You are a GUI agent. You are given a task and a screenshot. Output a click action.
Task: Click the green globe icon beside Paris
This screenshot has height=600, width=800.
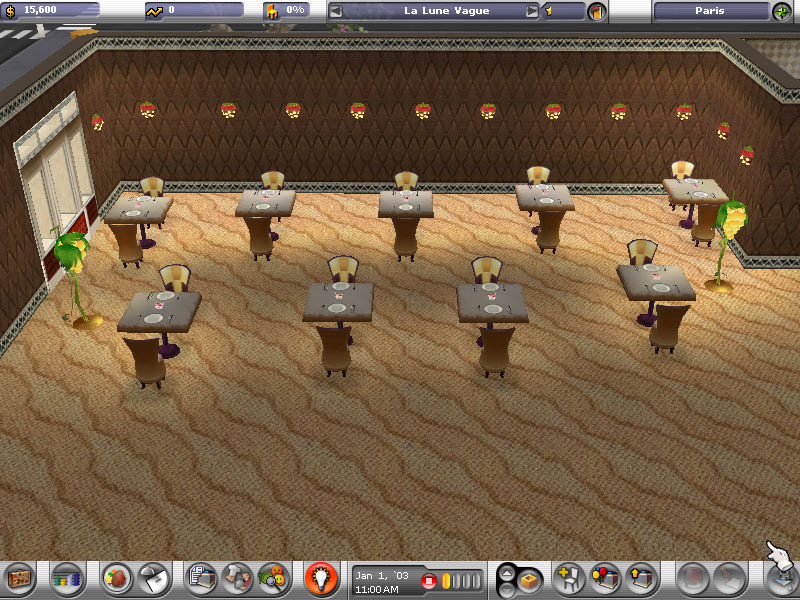[781, 11]
